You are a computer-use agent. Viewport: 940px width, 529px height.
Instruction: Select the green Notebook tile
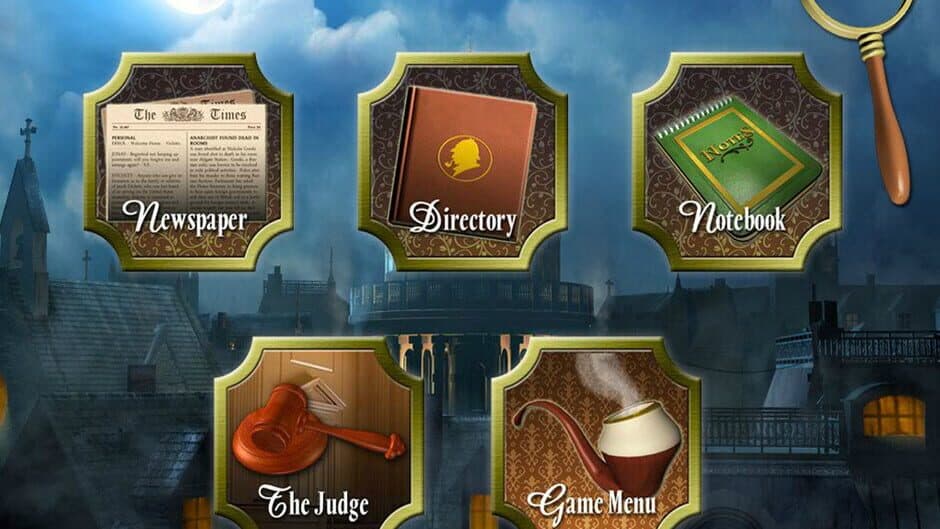[x=736, y=160]
